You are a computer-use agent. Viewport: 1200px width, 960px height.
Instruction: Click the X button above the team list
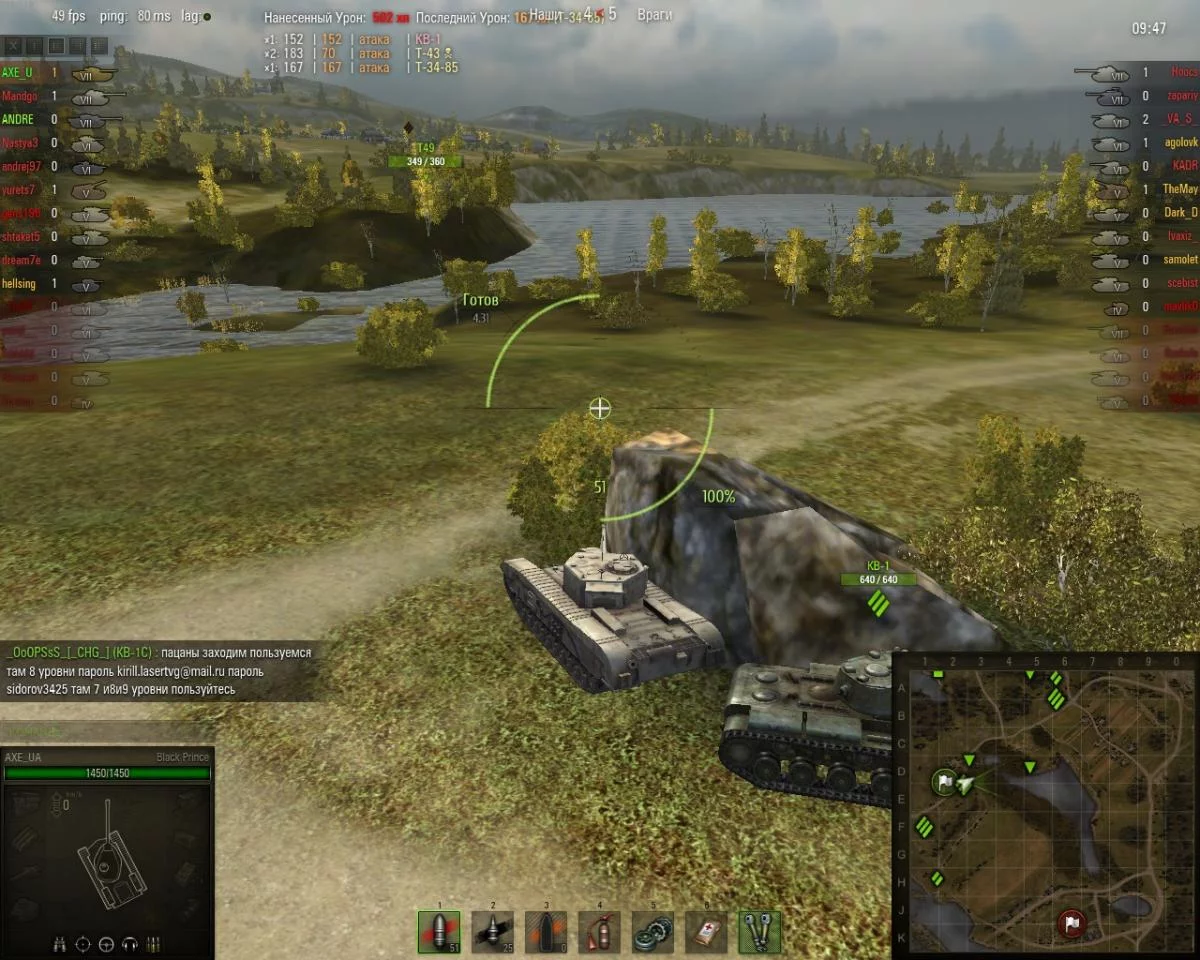click(13, 46)
